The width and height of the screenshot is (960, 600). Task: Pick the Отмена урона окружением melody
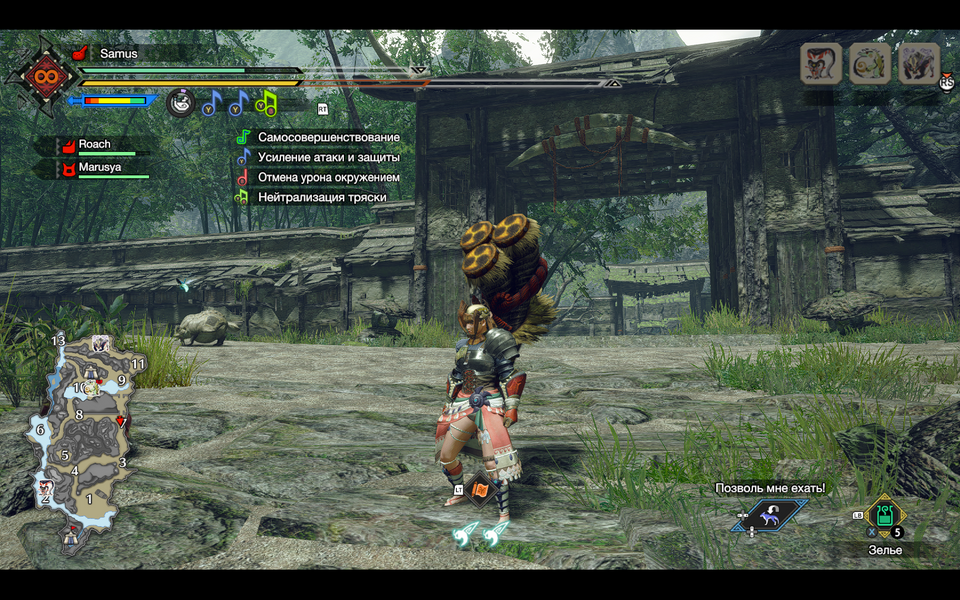point(328,177)
